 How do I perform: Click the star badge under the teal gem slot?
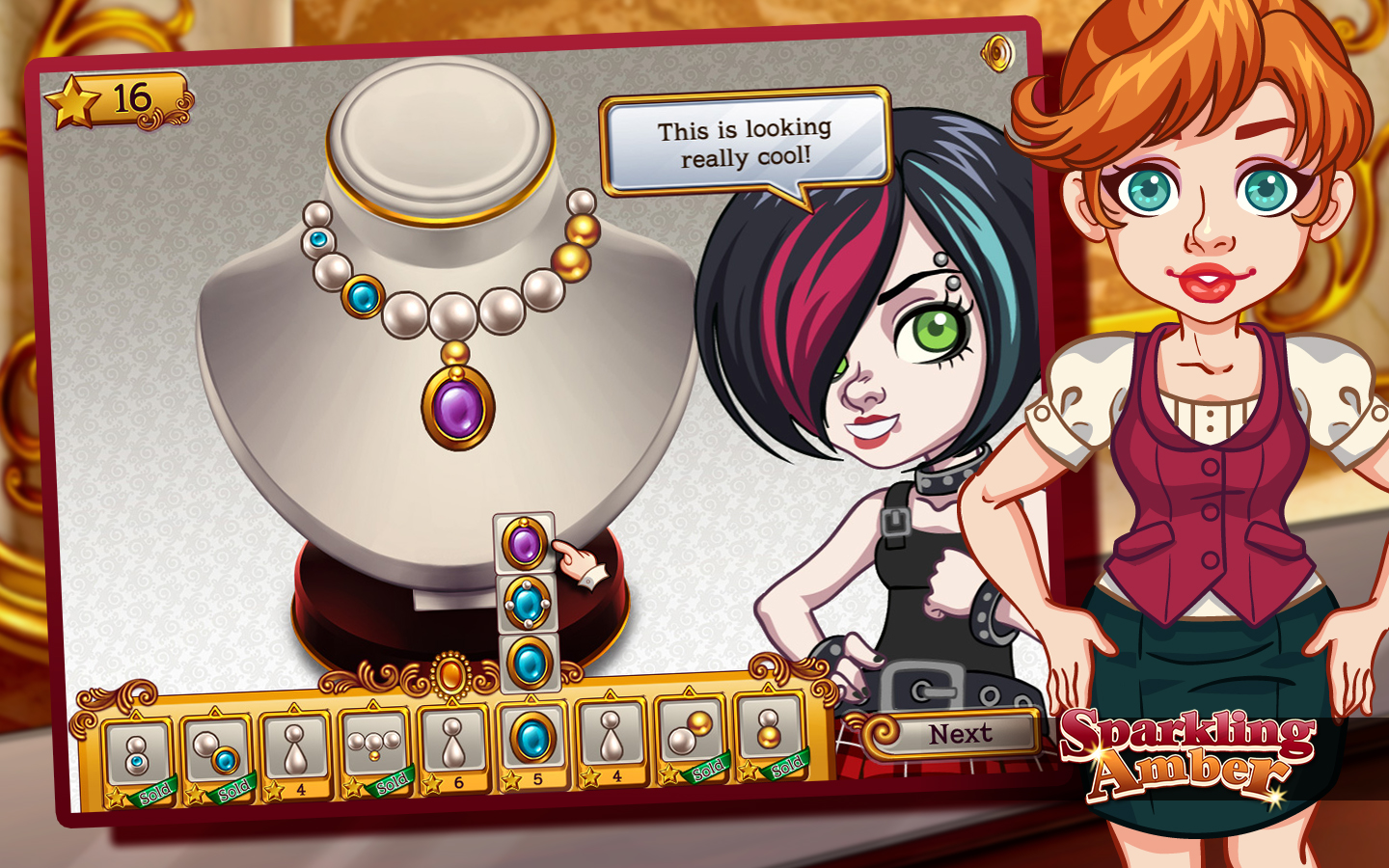[x=511, y=778]
